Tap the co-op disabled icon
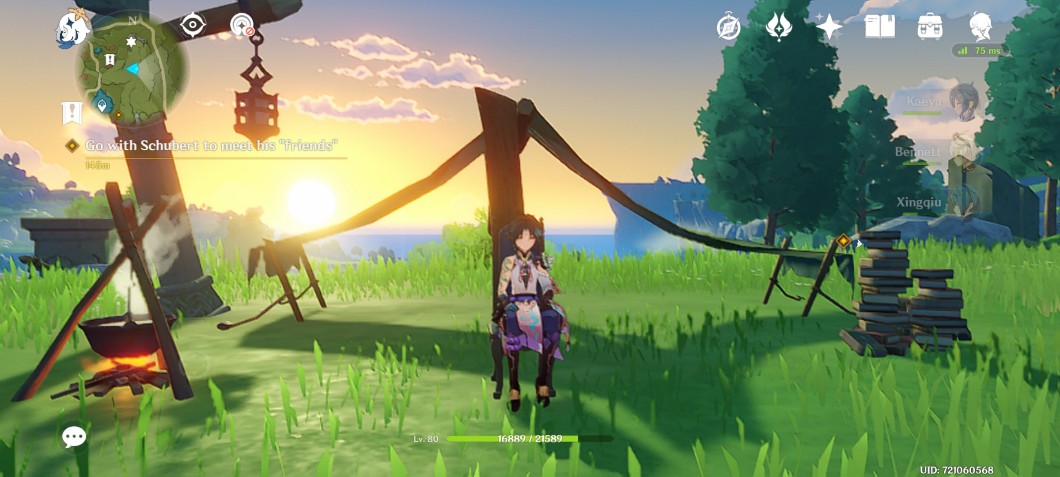Viewport: 1060px width, 477px height. (x=241, y=26)
